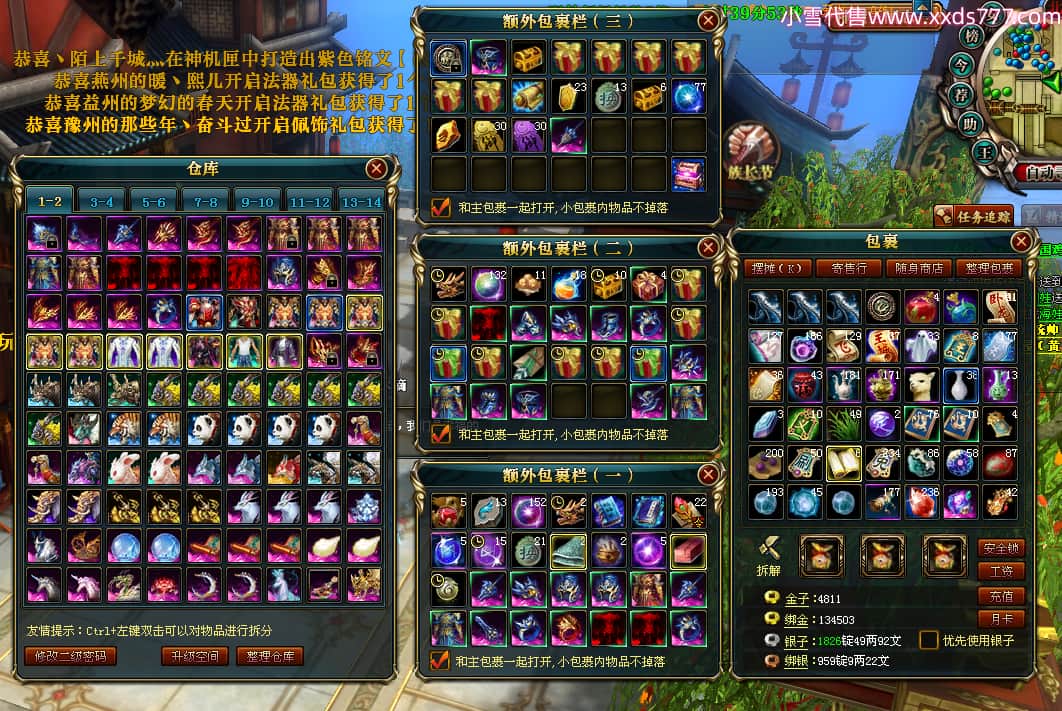
Task: Switch to warehouse tab 3-4
Action: point(102,201)
